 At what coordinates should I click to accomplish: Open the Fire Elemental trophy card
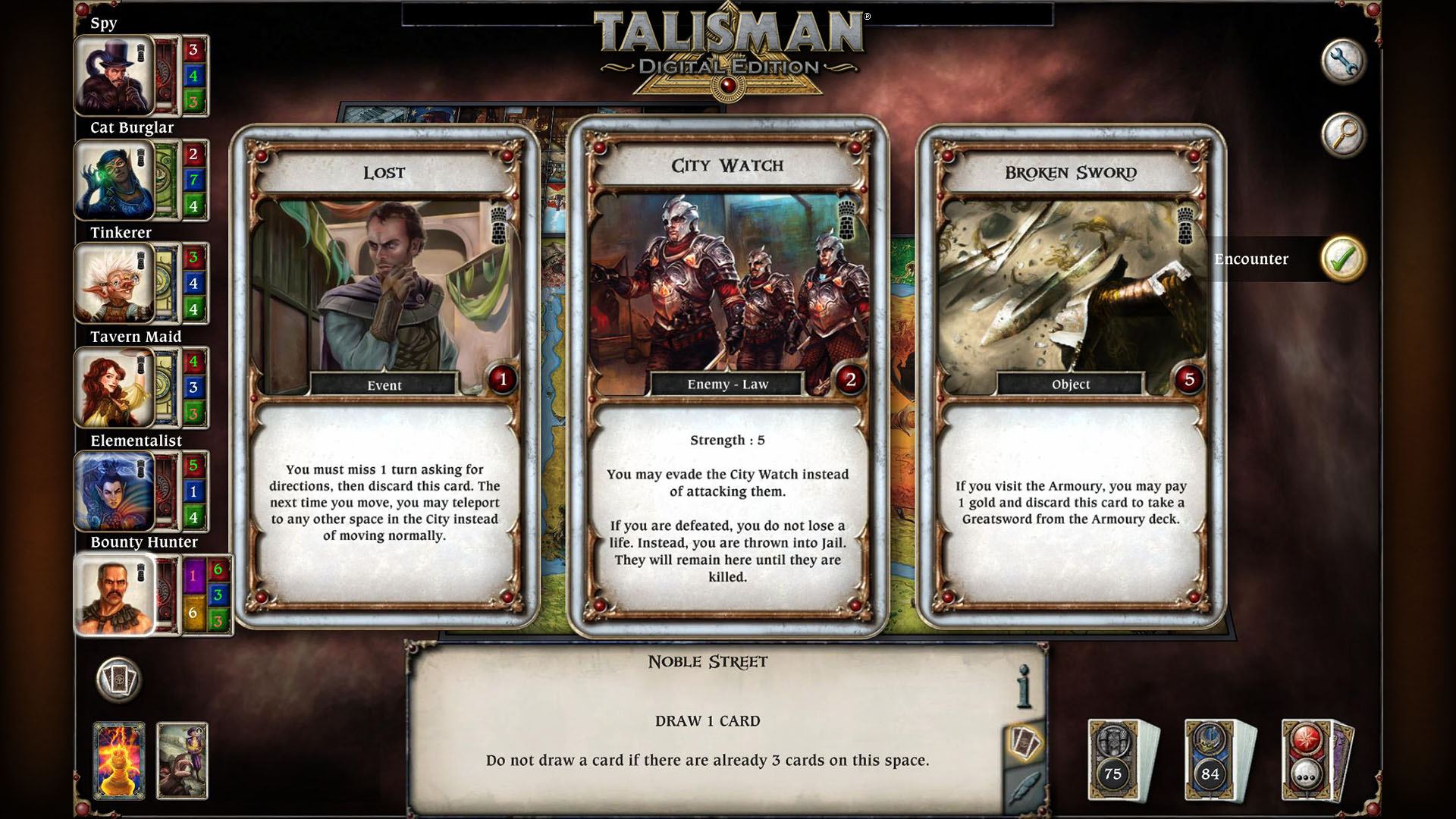tap(120, 758)
